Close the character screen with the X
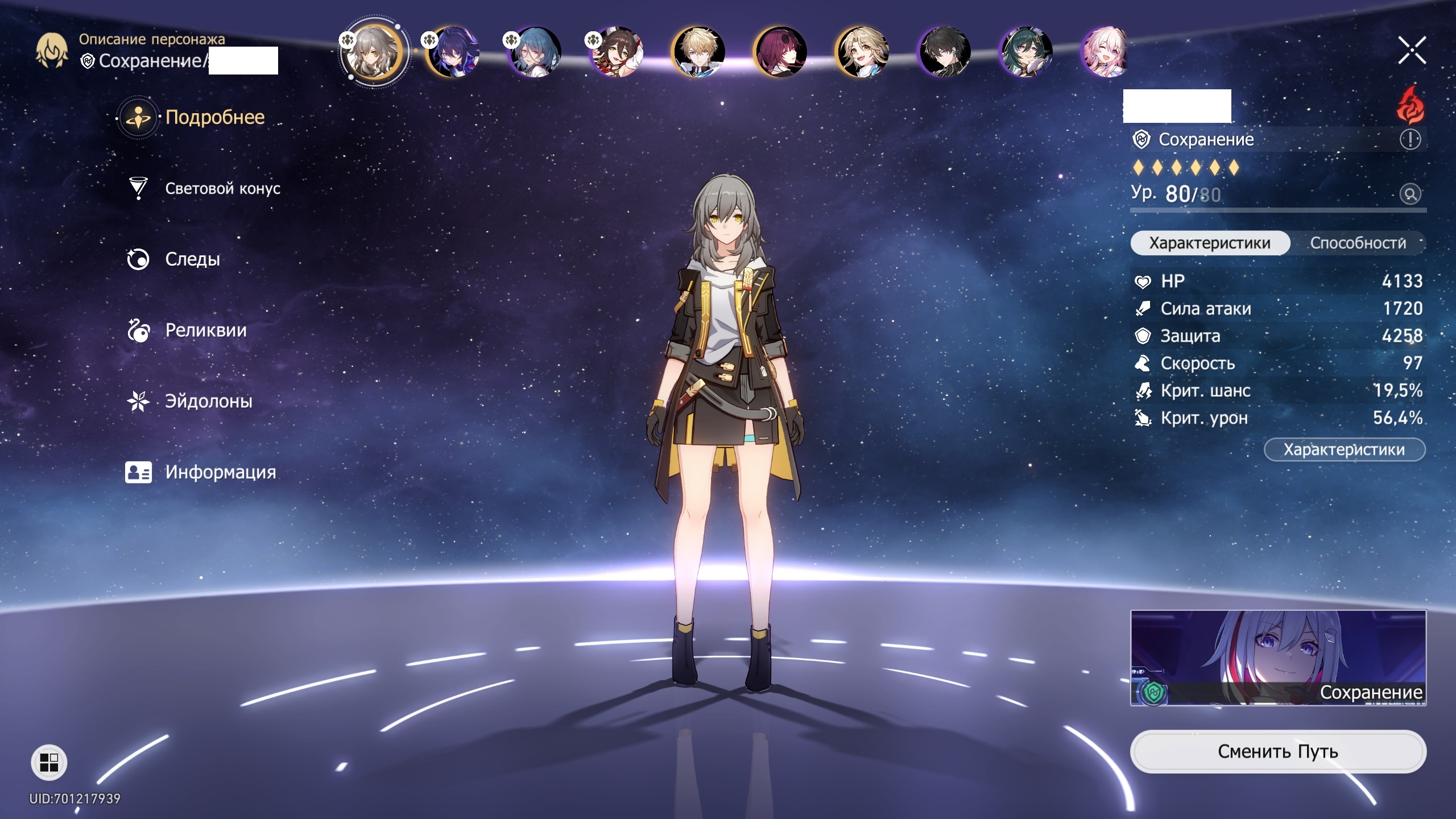The image size is (1456, 819). (1412, 51)
